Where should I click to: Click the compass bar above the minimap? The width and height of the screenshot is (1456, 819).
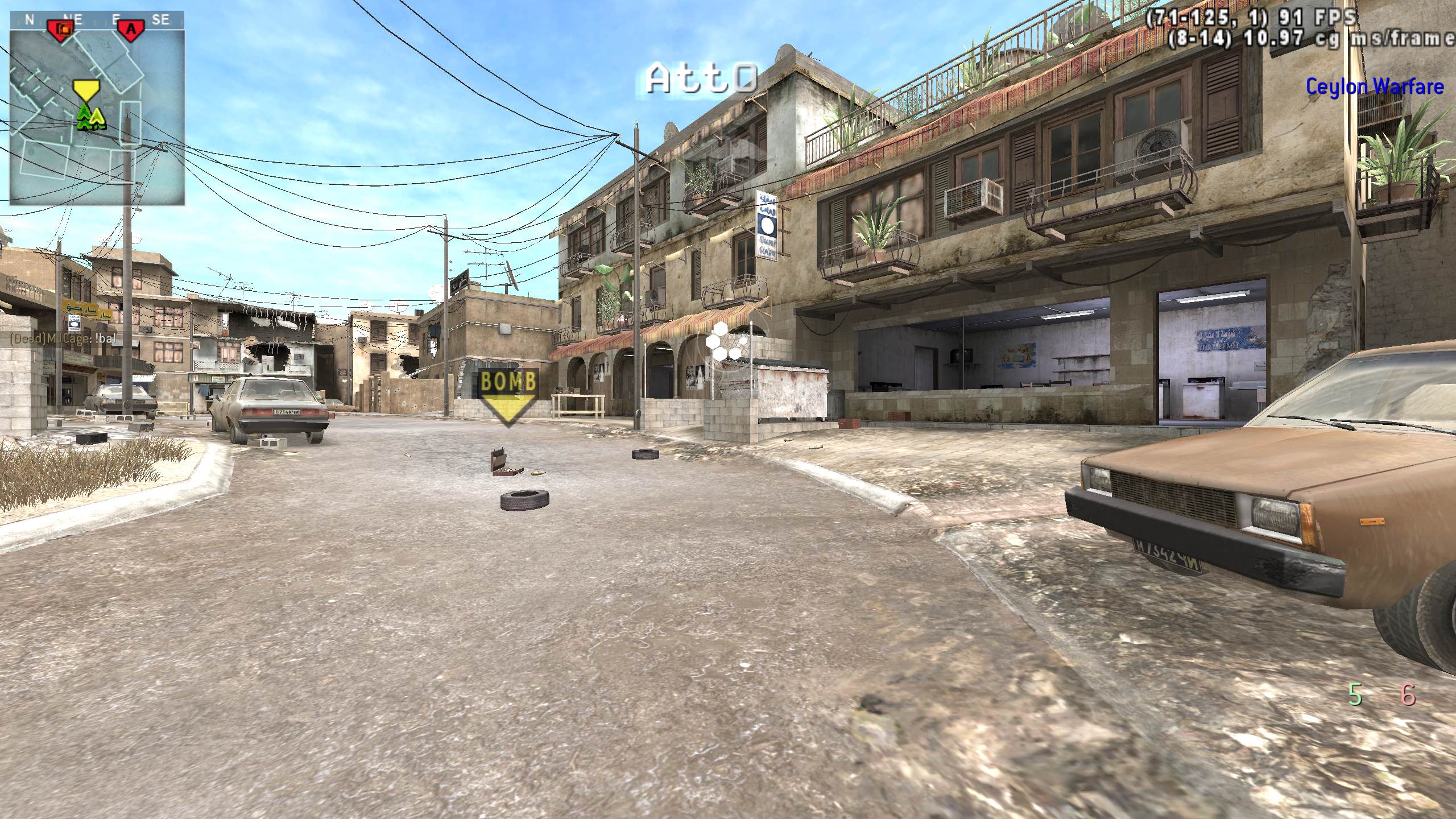(x=97, y=20)
